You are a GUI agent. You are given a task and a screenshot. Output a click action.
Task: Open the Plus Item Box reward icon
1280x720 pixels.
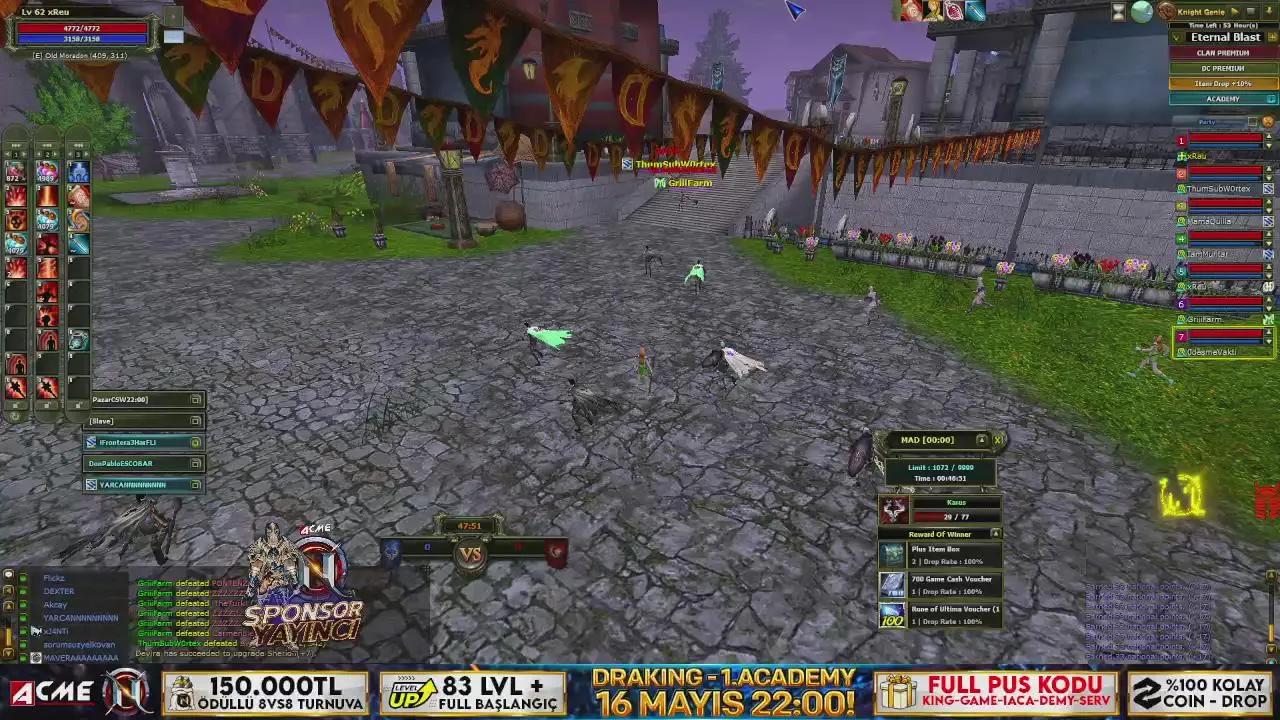891,554
